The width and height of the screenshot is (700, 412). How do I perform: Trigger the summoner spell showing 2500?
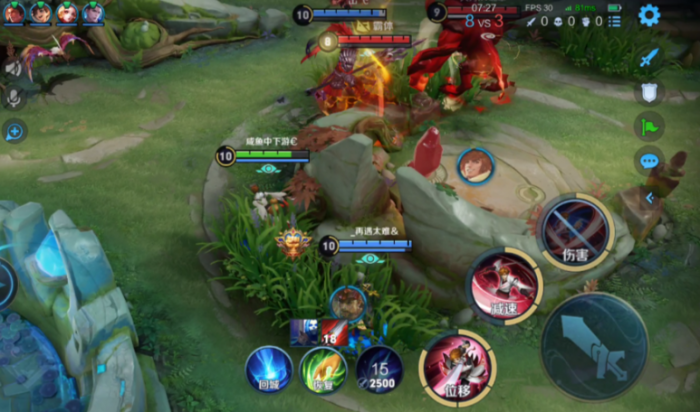(379, 369)
